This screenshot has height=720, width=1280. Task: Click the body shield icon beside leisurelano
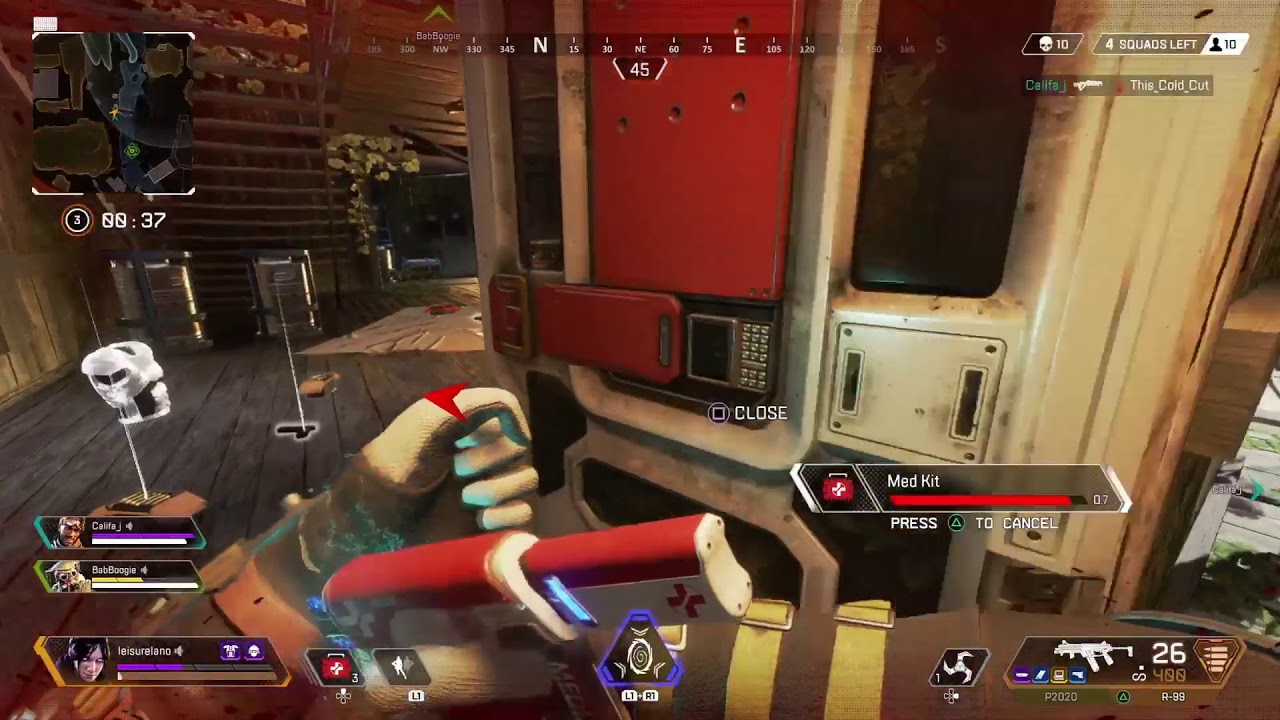point(230,652)
